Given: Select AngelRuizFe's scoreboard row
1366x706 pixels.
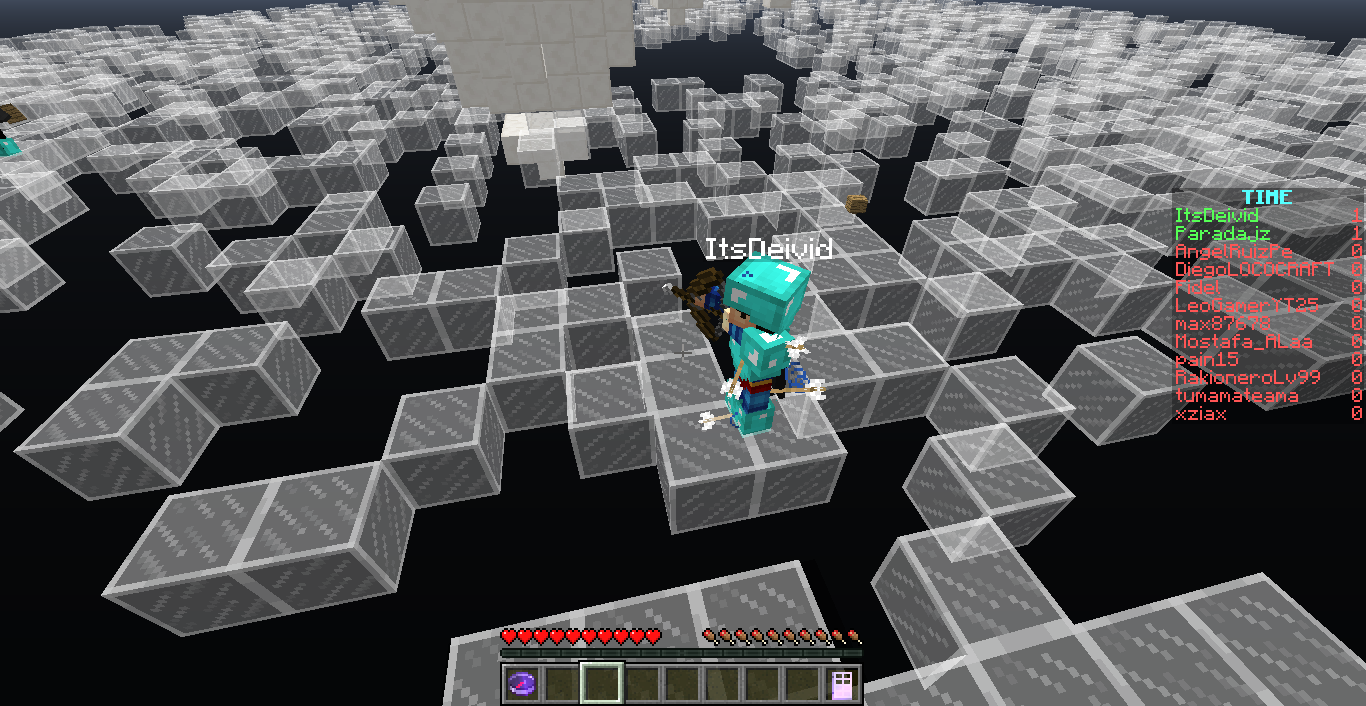Looking at the screenshot, I should pos(1233,251).
